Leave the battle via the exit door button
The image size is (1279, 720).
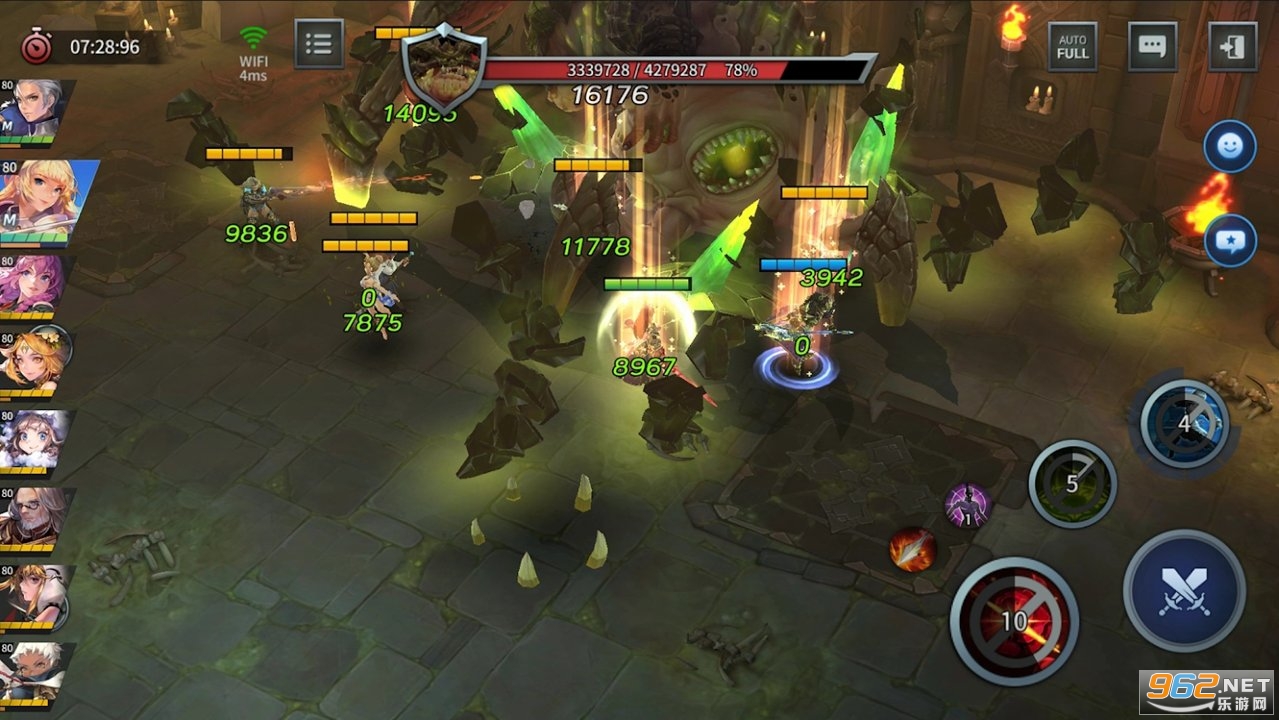(x=1232, y=46)
